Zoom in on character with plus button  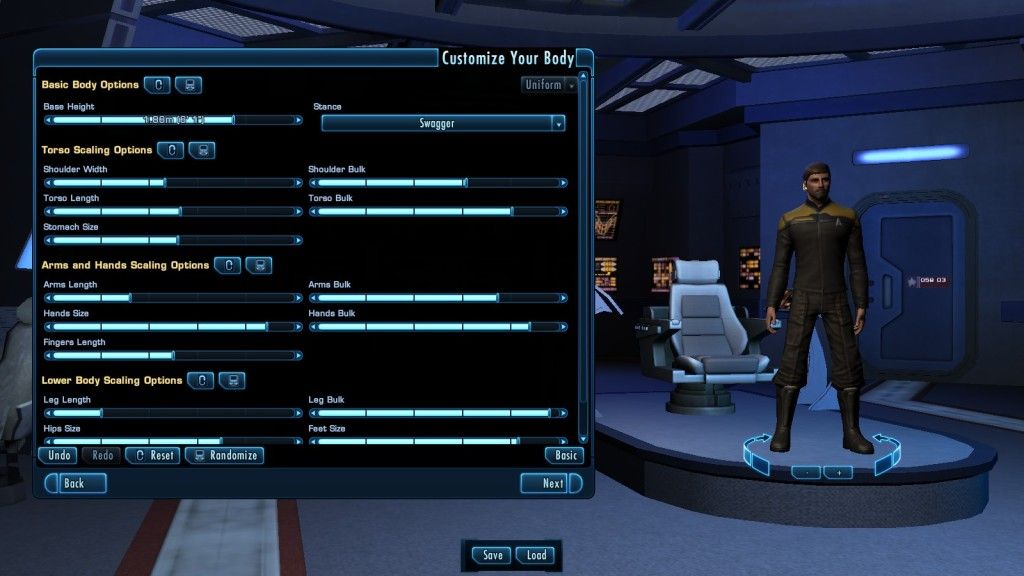[838, 472]
